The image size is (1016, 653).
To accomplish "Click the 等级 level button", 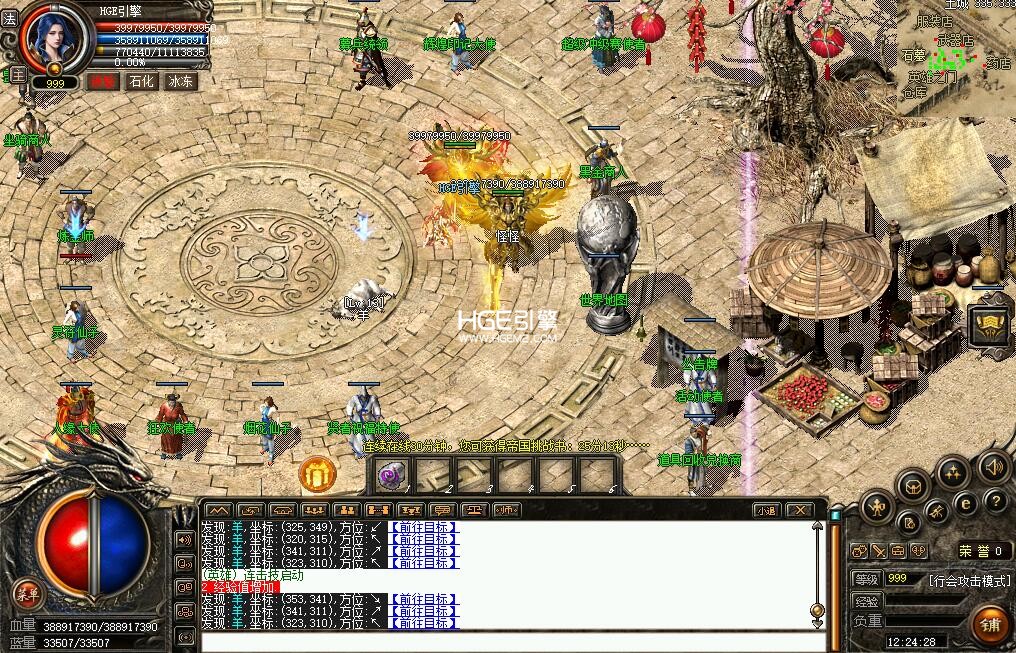I will [866, 579].
